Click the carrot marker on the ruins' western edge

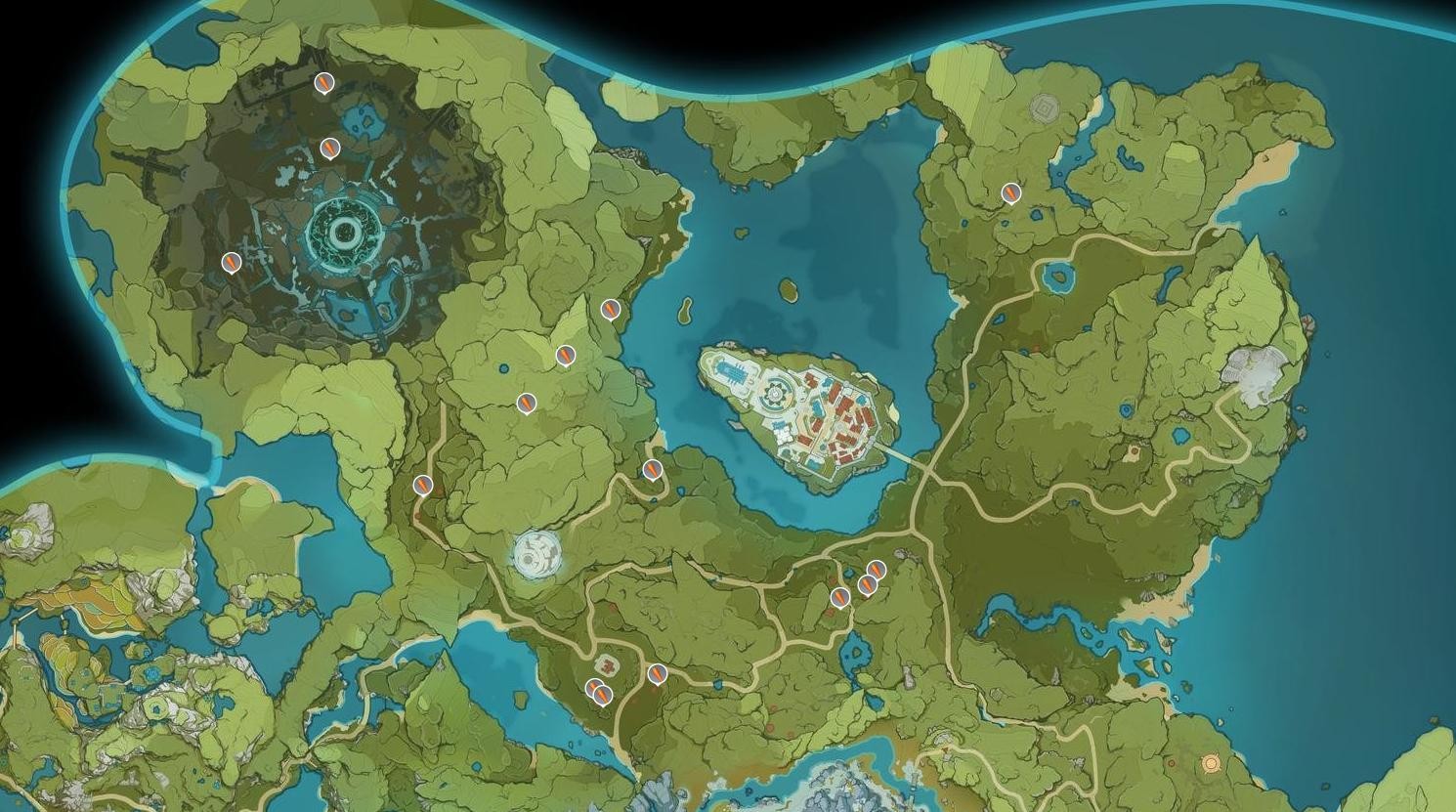pyautogui.click(x=232, y=262)
